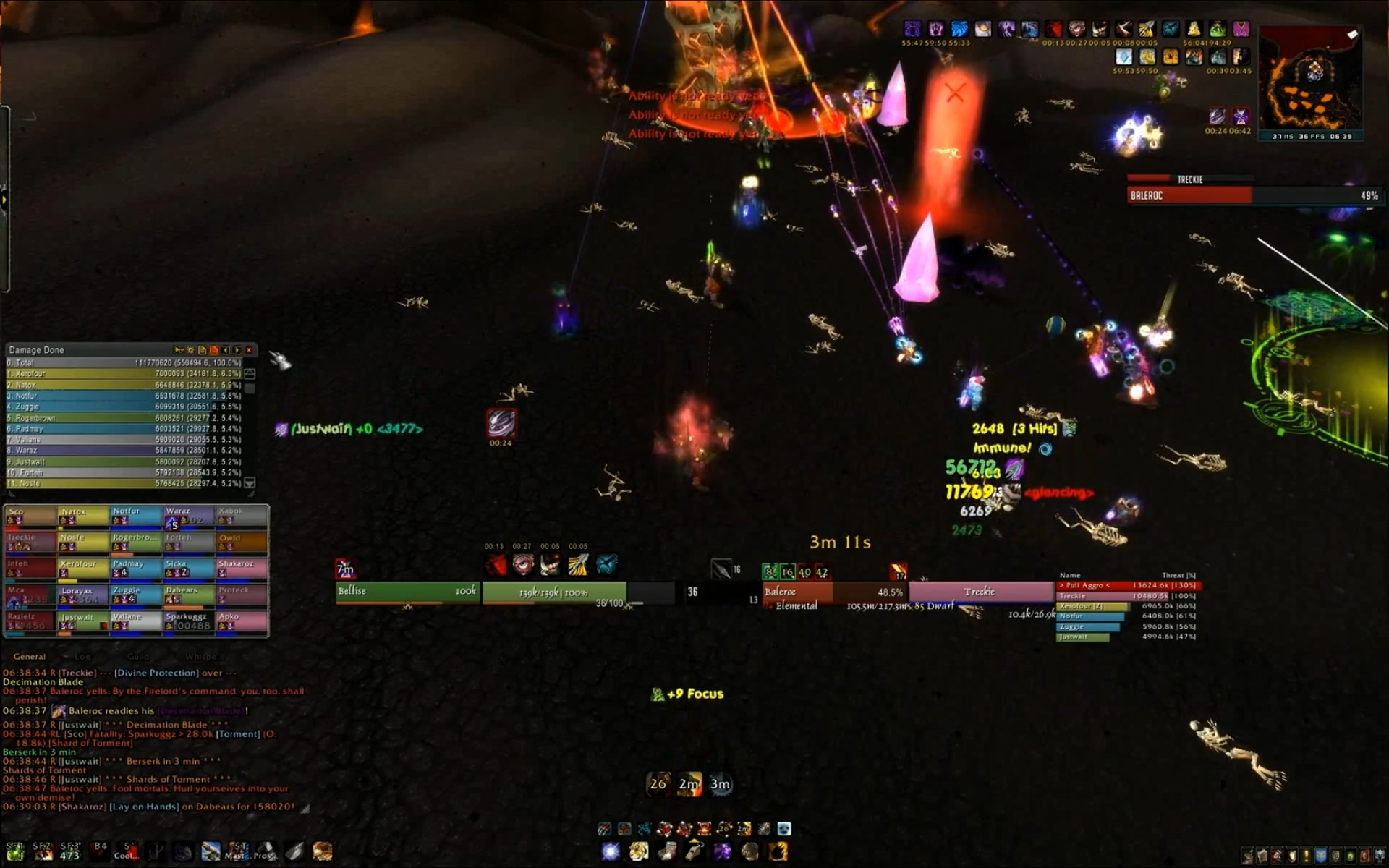Open the minimap

(x=1311, y=80)
